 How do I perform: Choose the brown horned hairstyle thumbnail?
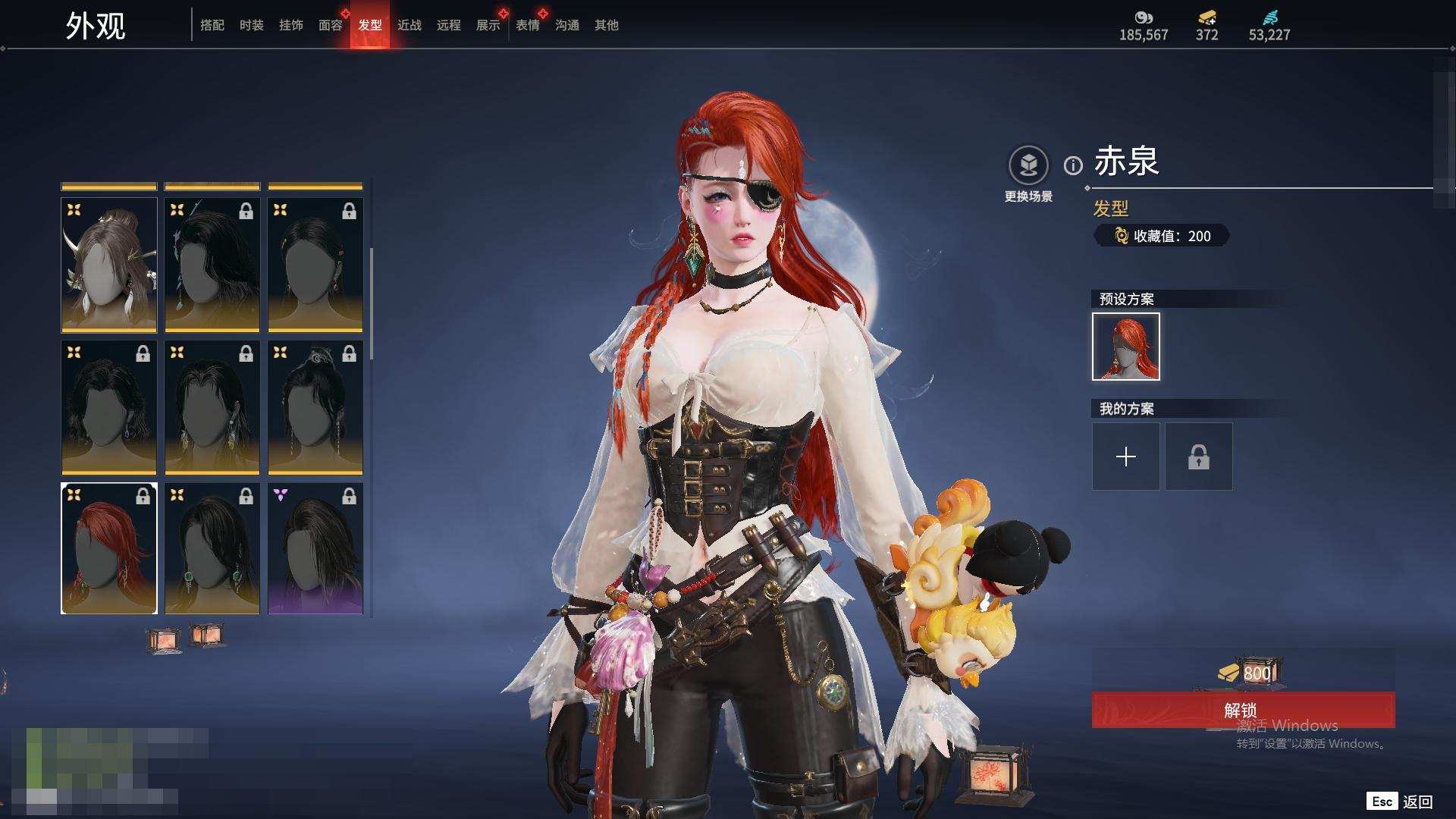pyautogui.click(x=109, y=265)
